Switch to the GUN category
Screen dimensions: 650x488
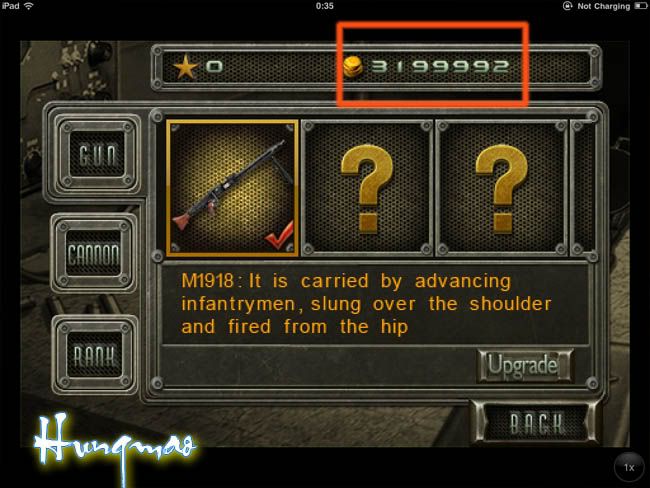[x=99, y=157]
